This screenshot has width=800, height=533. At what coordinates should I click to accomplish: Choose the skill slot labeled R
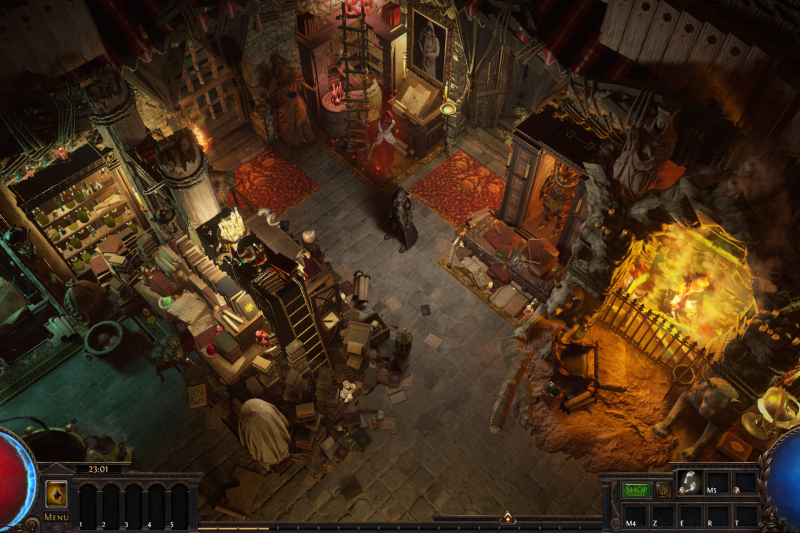[717, 515]
